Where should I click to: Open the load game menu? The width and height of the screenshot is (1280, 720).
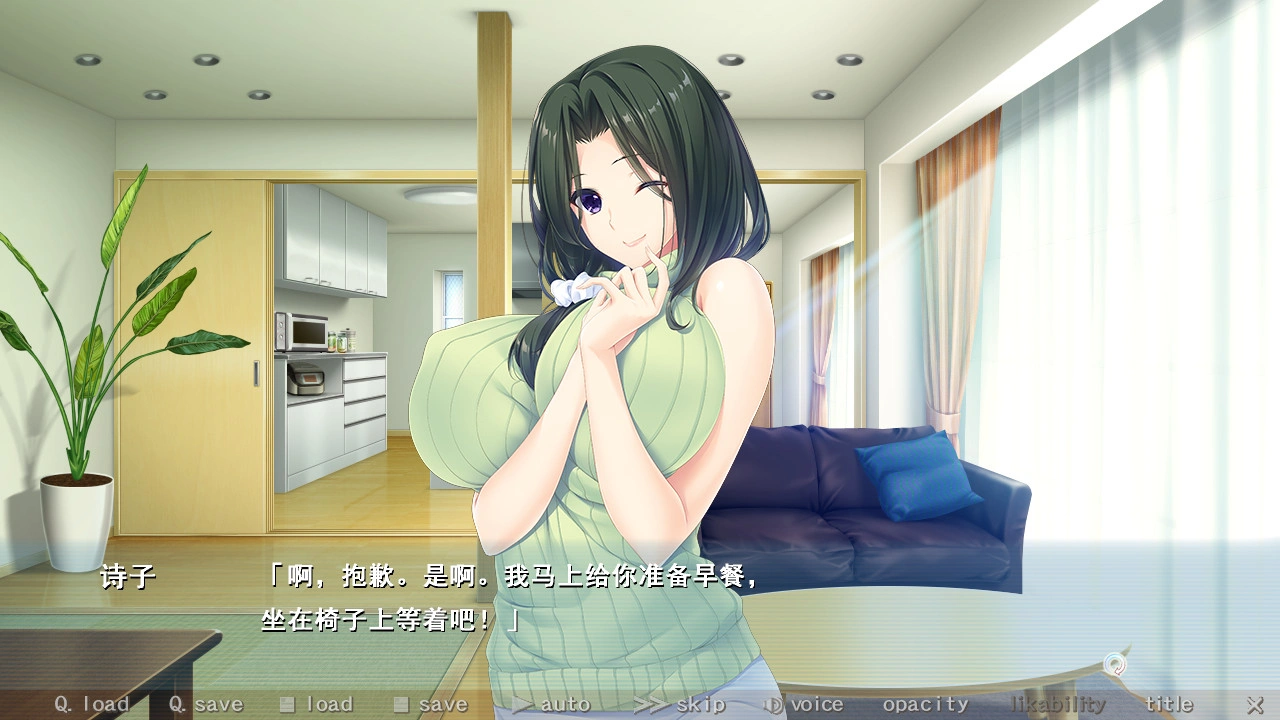click(316, 705)
